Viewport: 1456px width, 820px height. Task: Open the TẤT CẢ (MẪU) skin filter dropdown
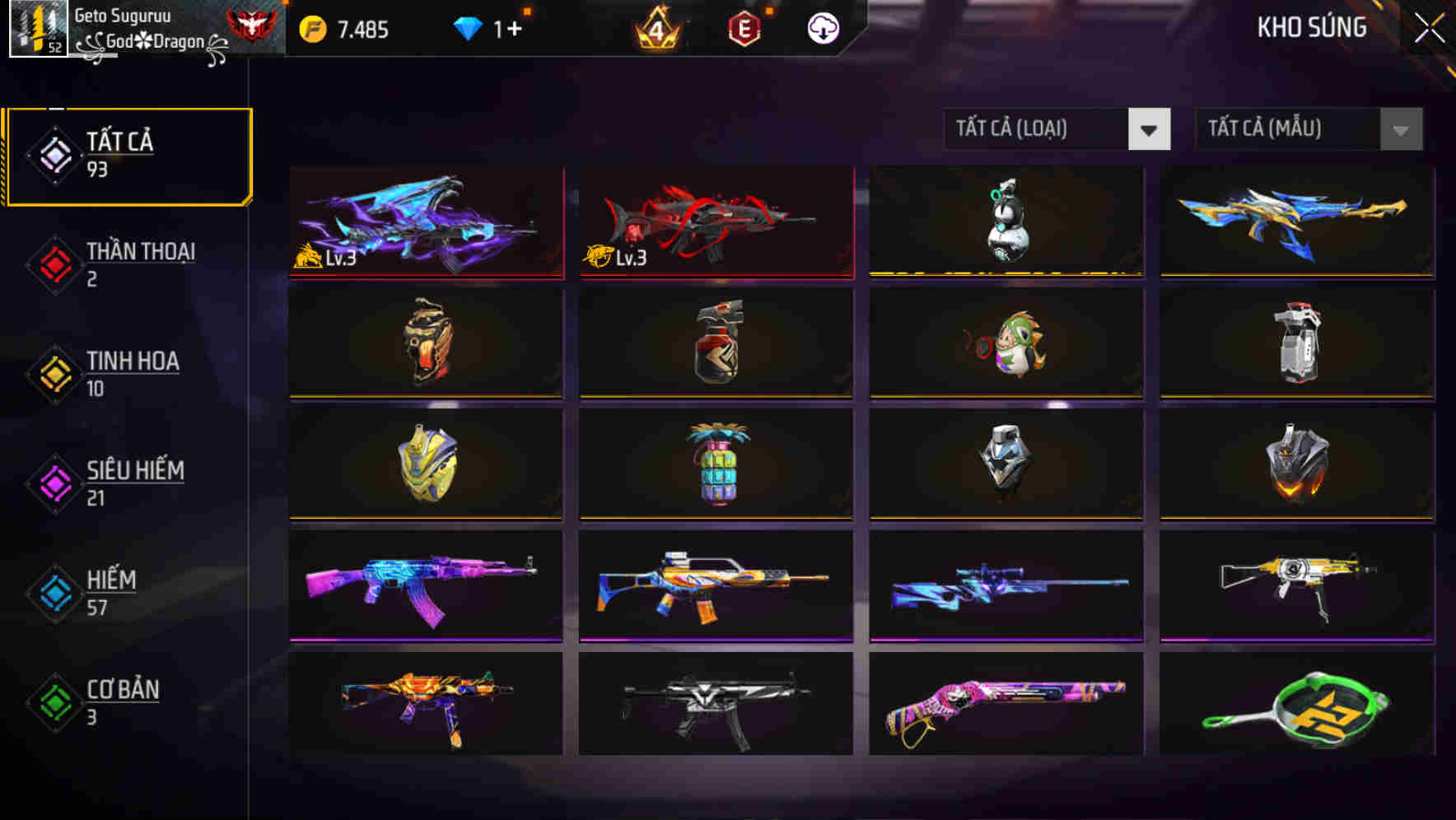[1308, 129]
